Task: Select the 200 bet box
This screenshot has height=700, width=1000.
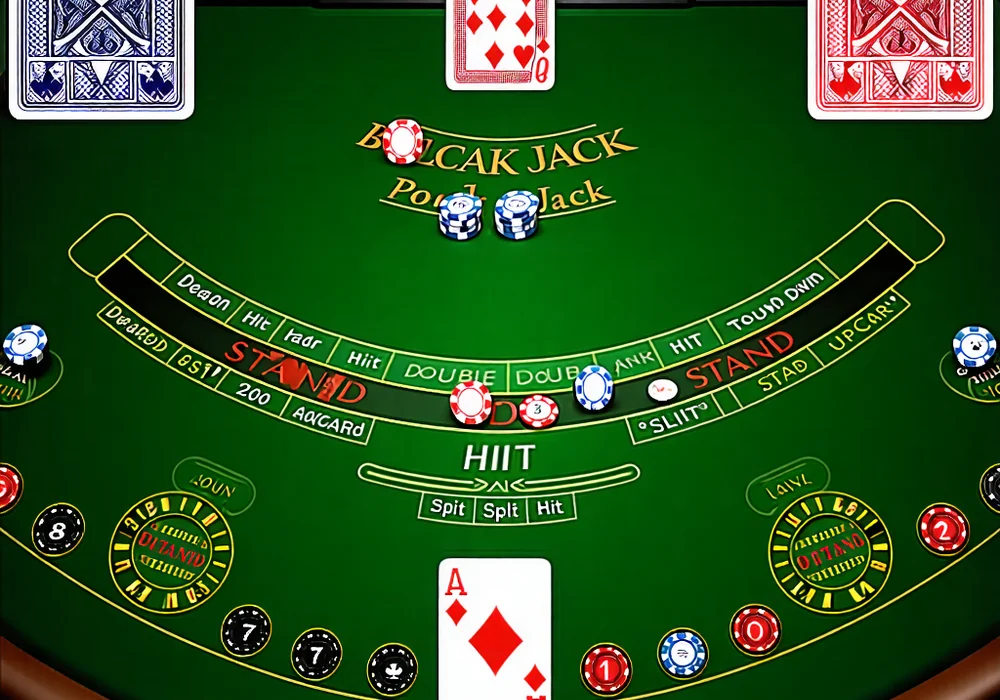Action: click(x=254, y=393)
